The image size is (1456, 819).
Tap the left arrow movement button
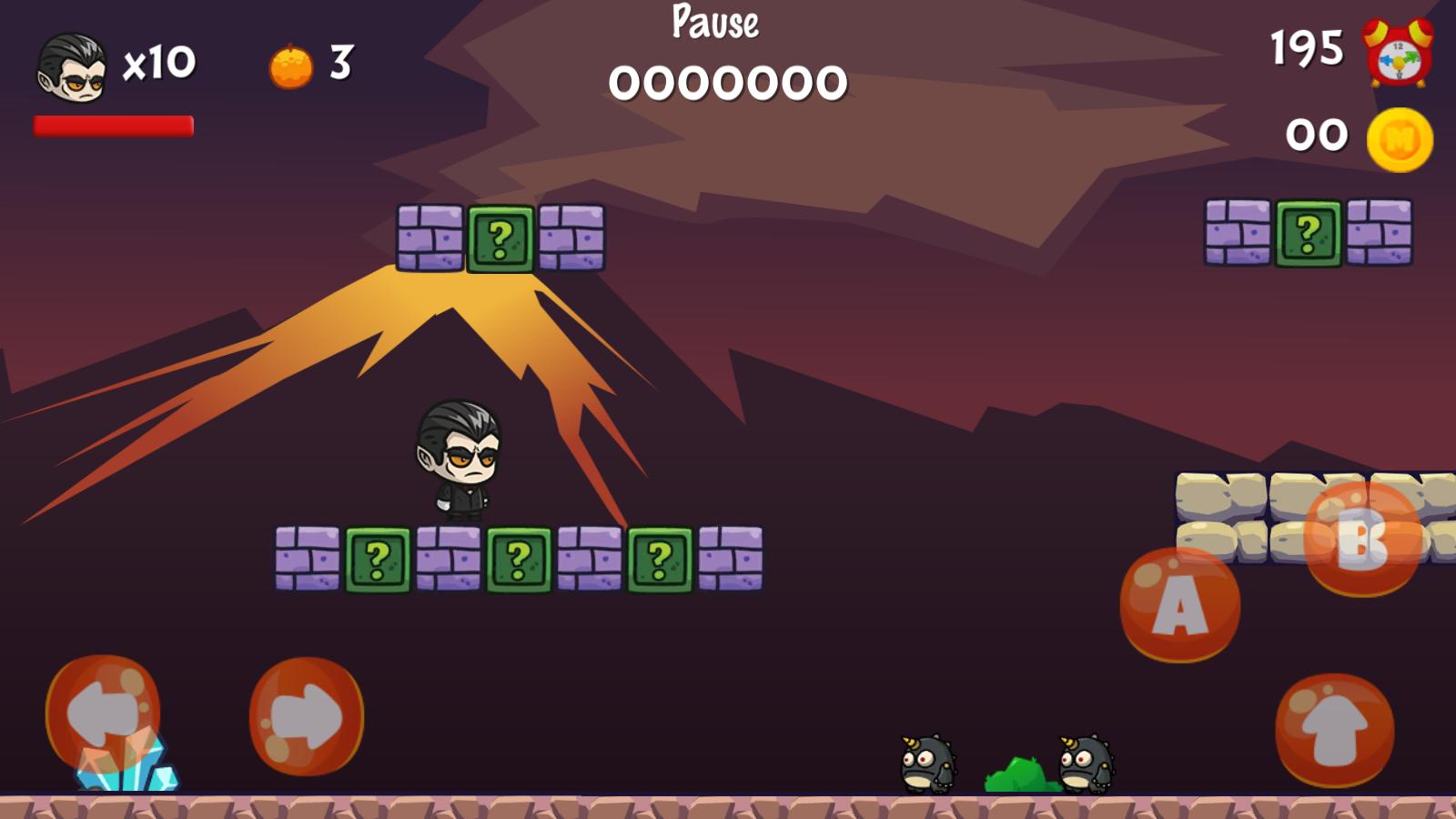103,713
